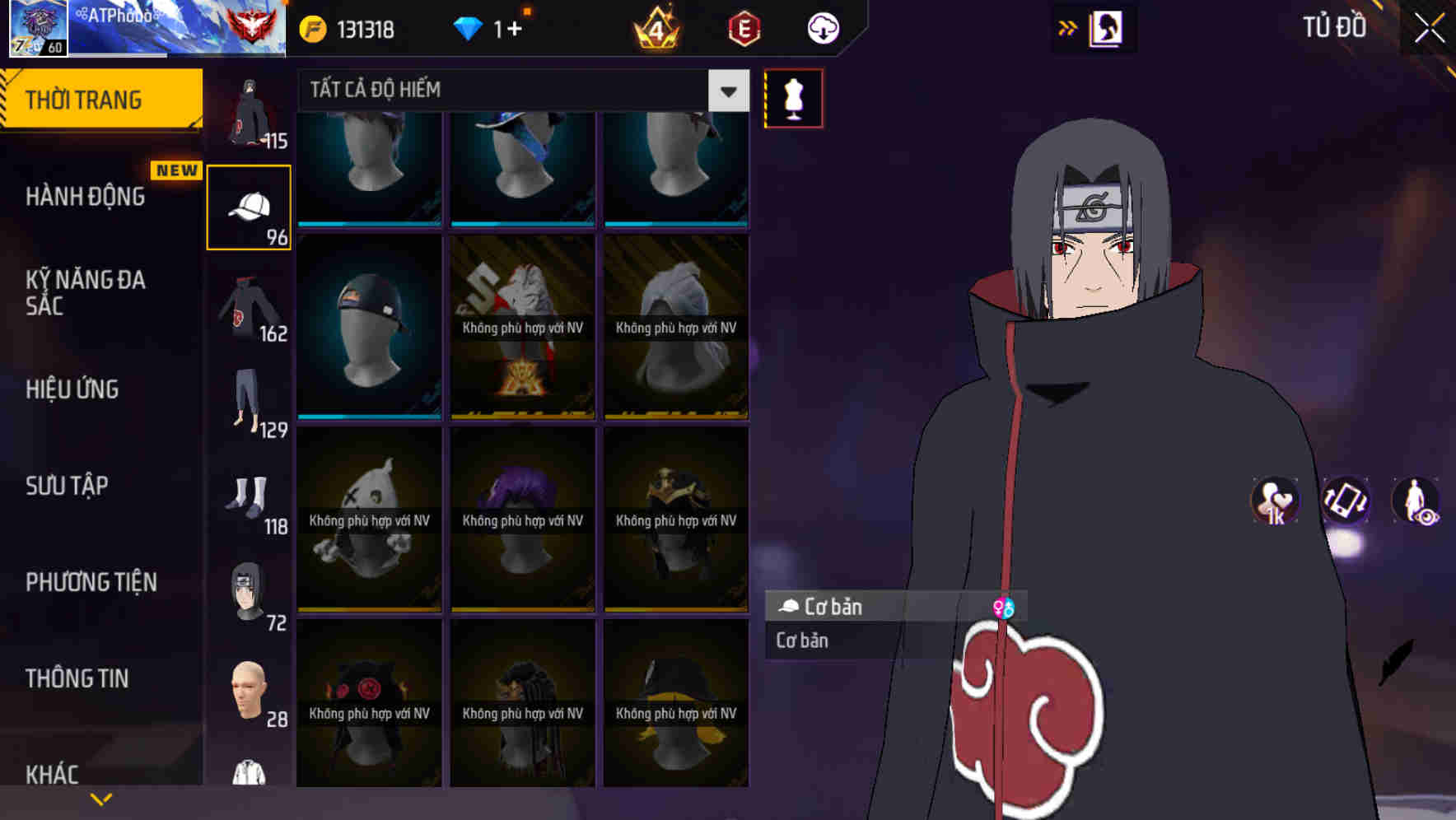Open the cloud download icon in top bar
The image size is (1456, 820).
821,27
